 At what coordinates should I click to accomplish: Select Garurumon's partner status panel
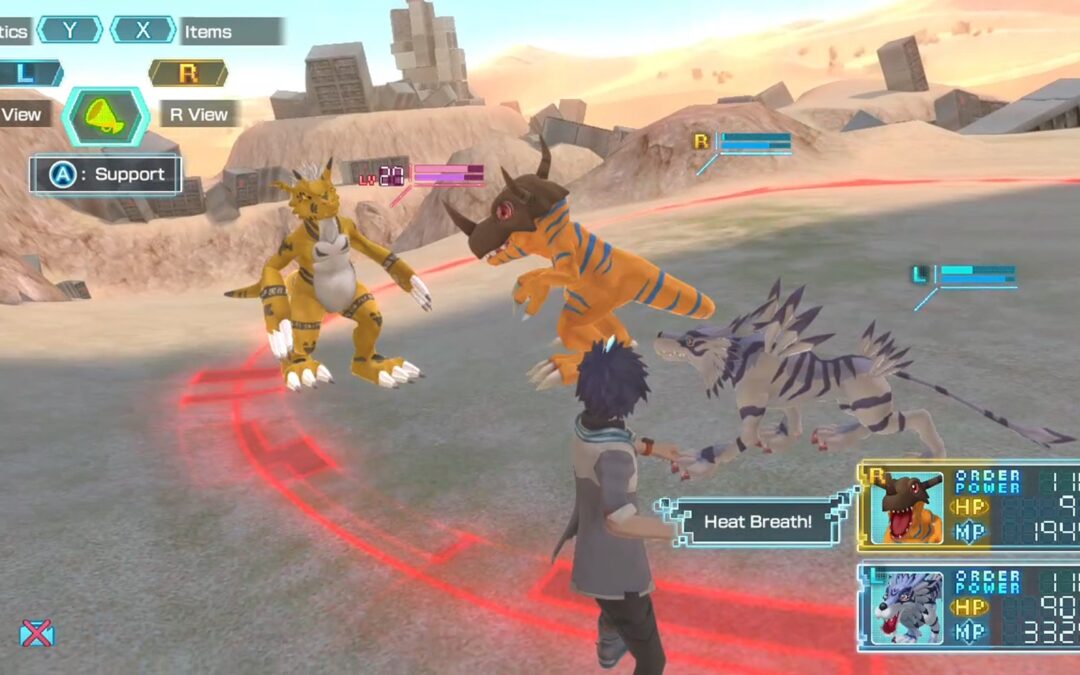[968, 607]
